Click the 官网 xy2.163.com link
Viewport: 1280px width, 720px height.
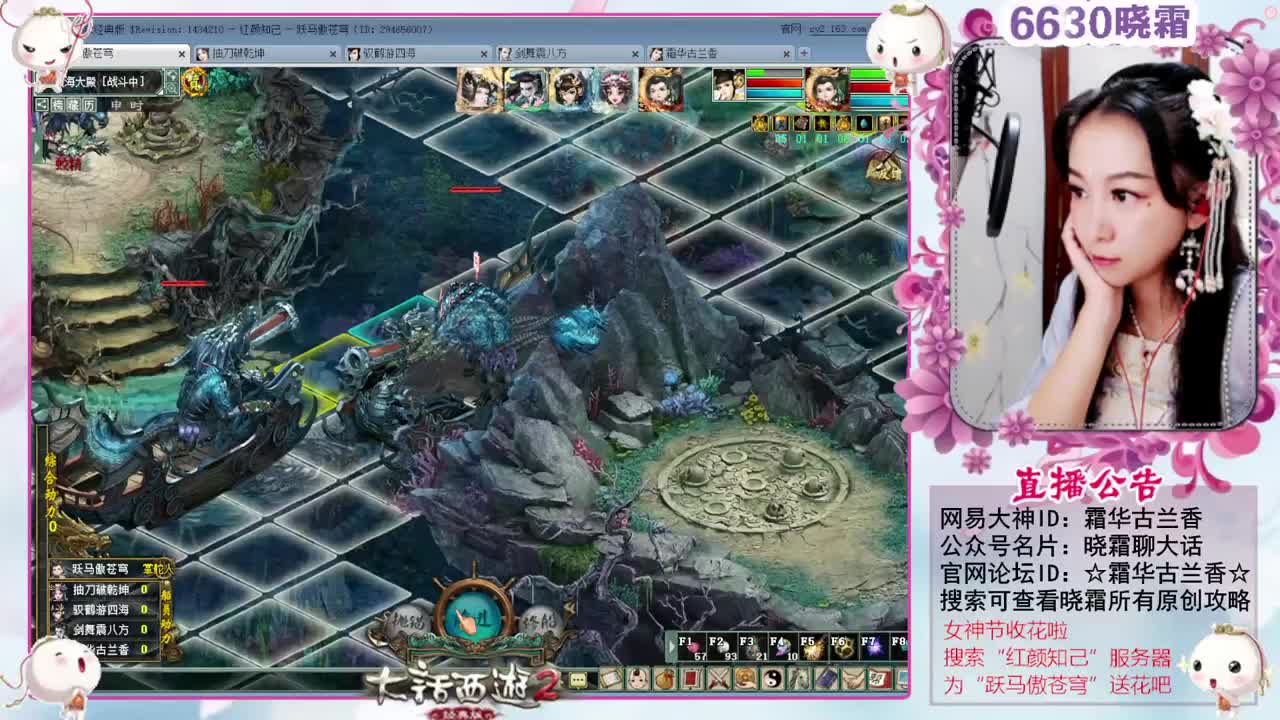[x=836, y=30]
